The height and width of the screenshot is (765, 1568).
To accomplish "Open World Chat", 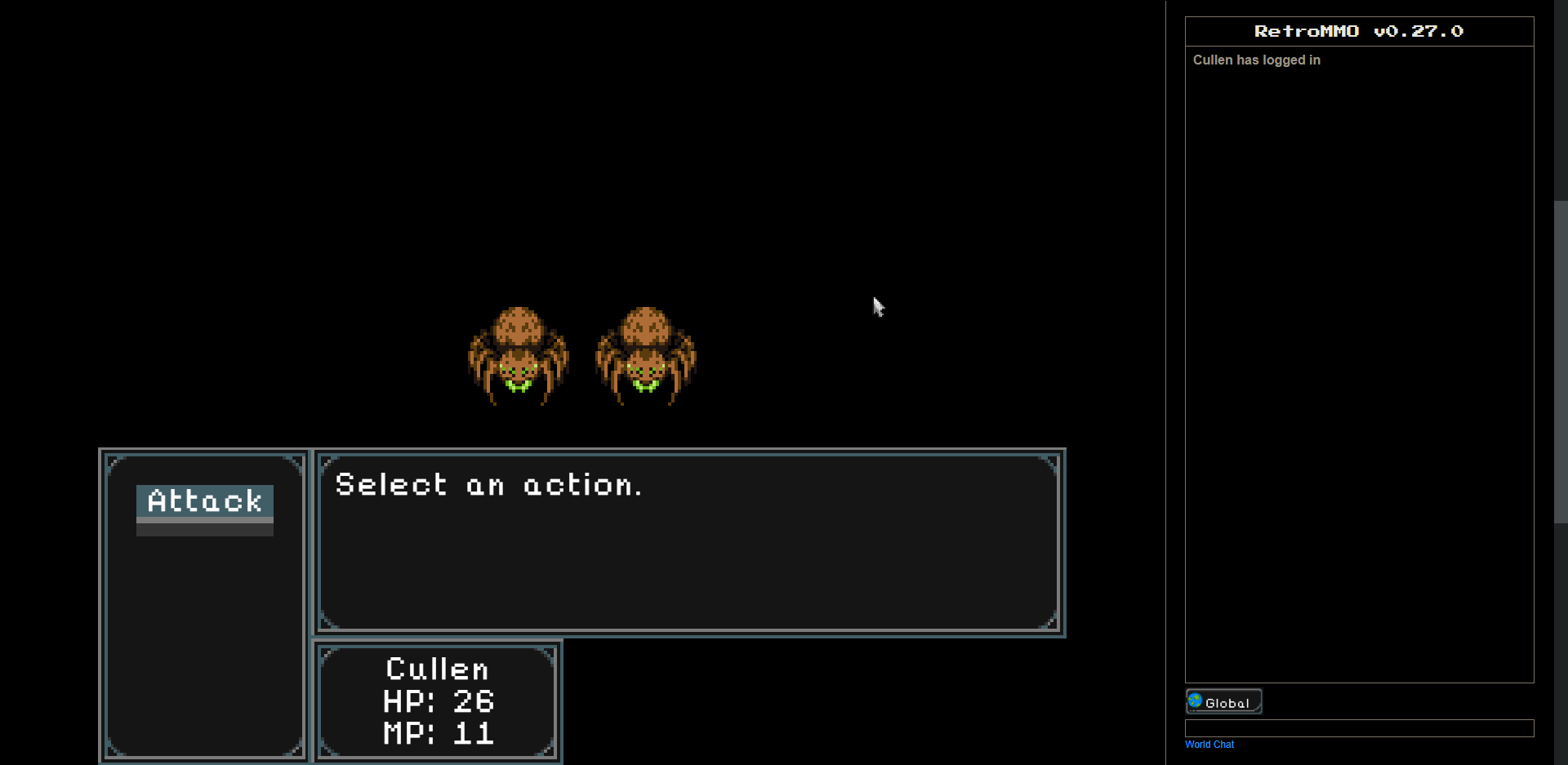I will tap(1209, 744).
